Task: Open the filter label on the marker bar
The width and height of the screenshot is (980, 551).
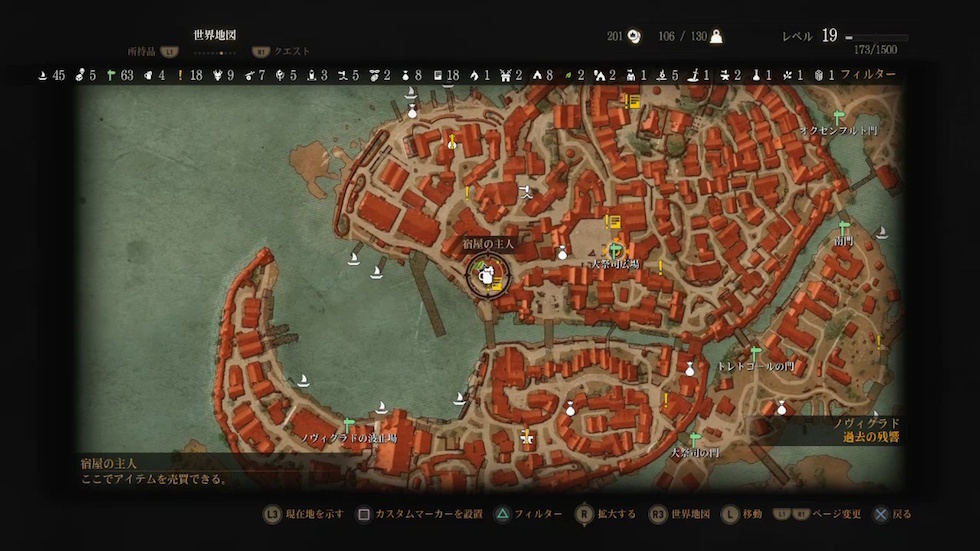Action: pyautogui.click(x=867, y=75)
